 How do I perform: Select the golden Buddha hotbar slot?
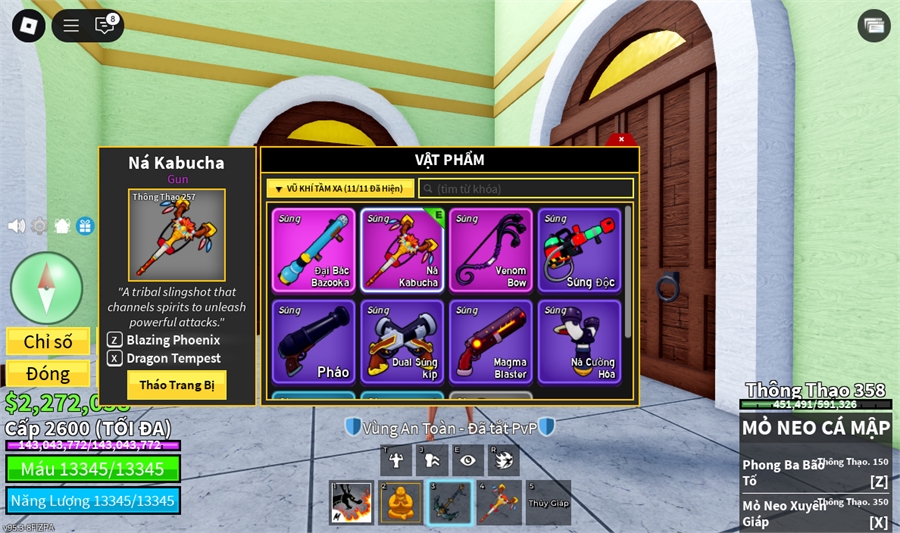[x=400, y=502]
